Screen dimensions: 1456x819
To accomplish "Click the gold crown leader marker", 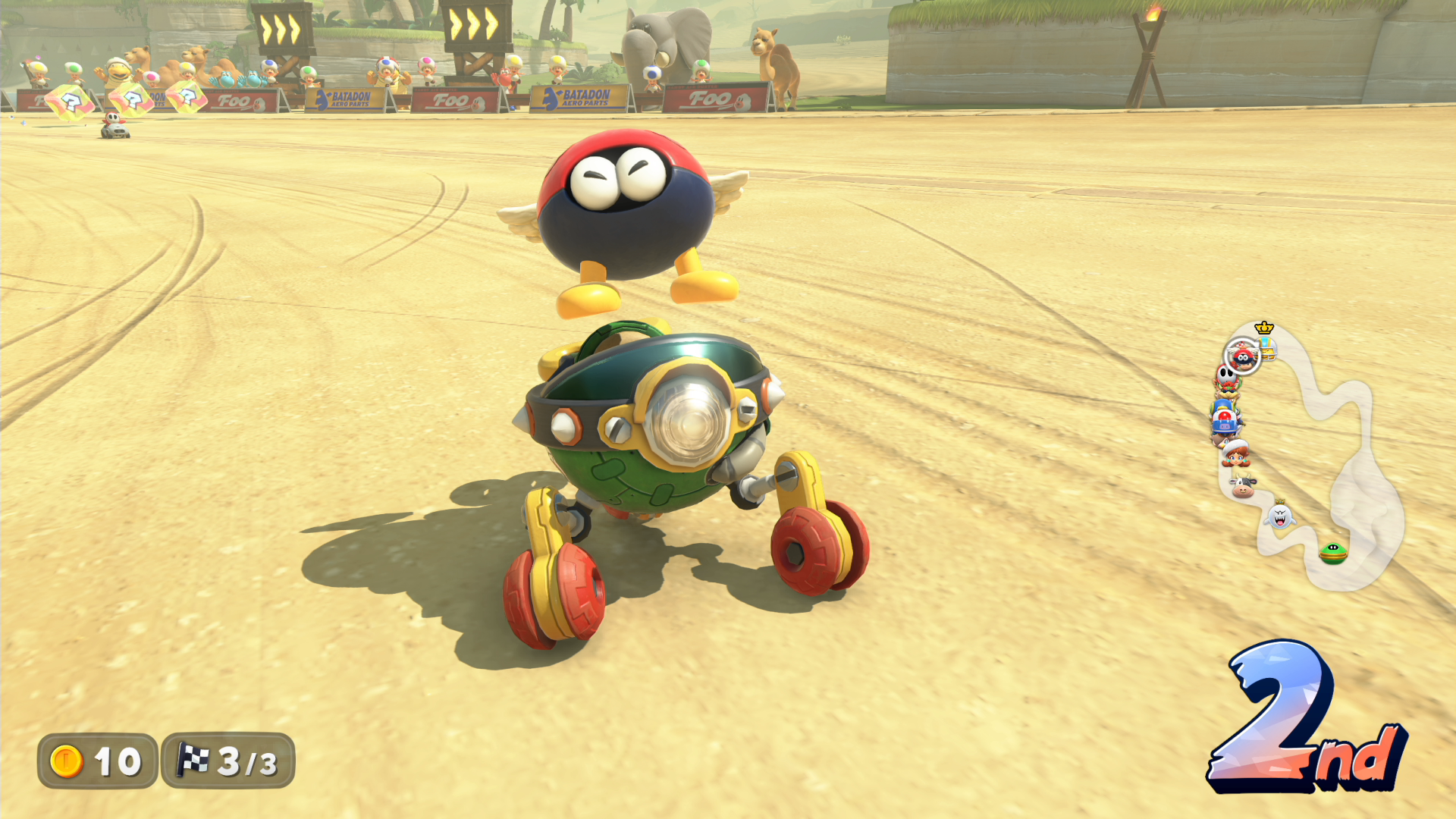I will tap(1264, 328).
